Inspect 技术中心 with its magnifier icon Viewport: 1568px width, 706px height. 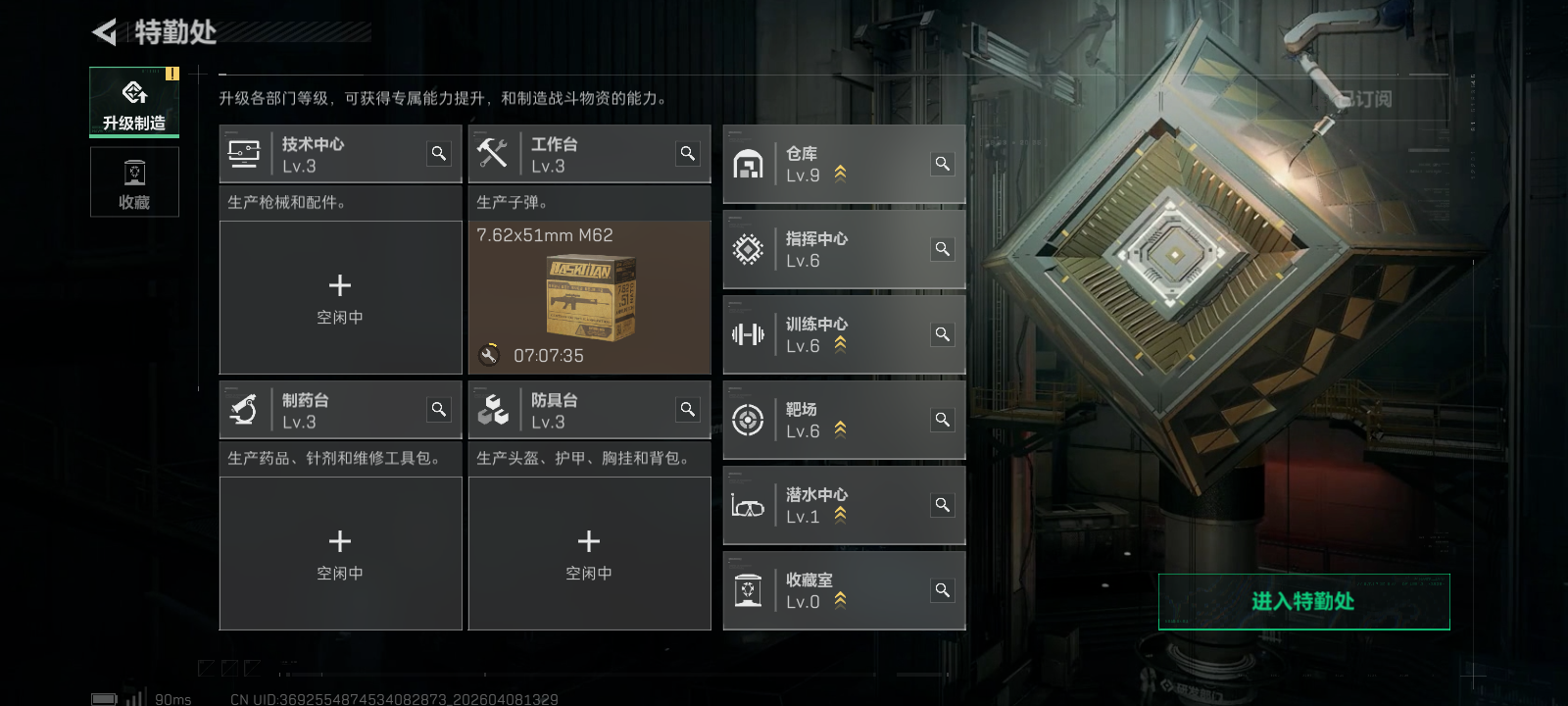[439, 153]
